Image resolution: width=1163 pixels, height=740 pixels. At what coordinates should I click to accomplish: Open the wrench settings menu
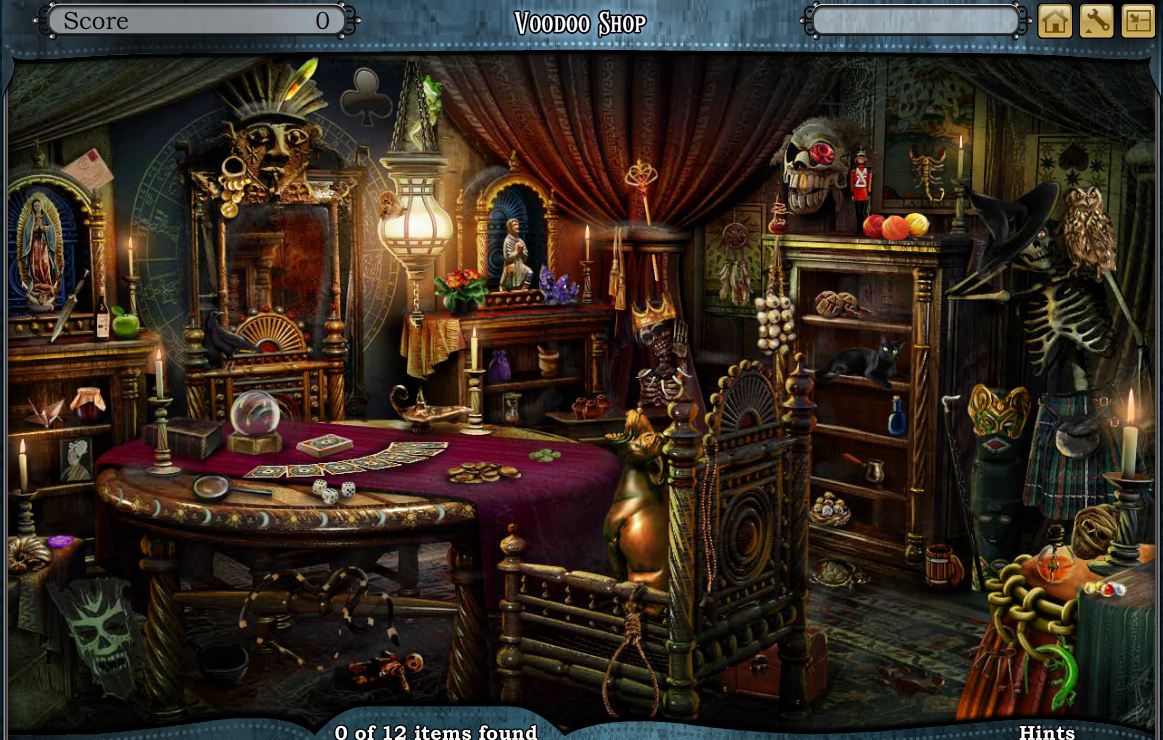click(1096, 21)
